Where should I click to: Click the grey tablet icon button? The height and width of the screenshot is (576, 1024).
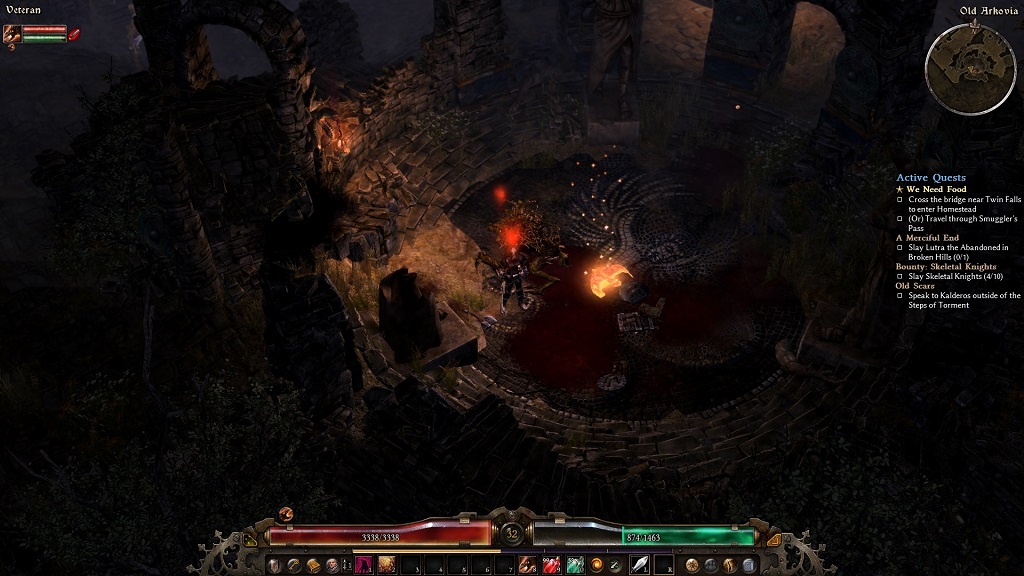click(x=749, y=565)
